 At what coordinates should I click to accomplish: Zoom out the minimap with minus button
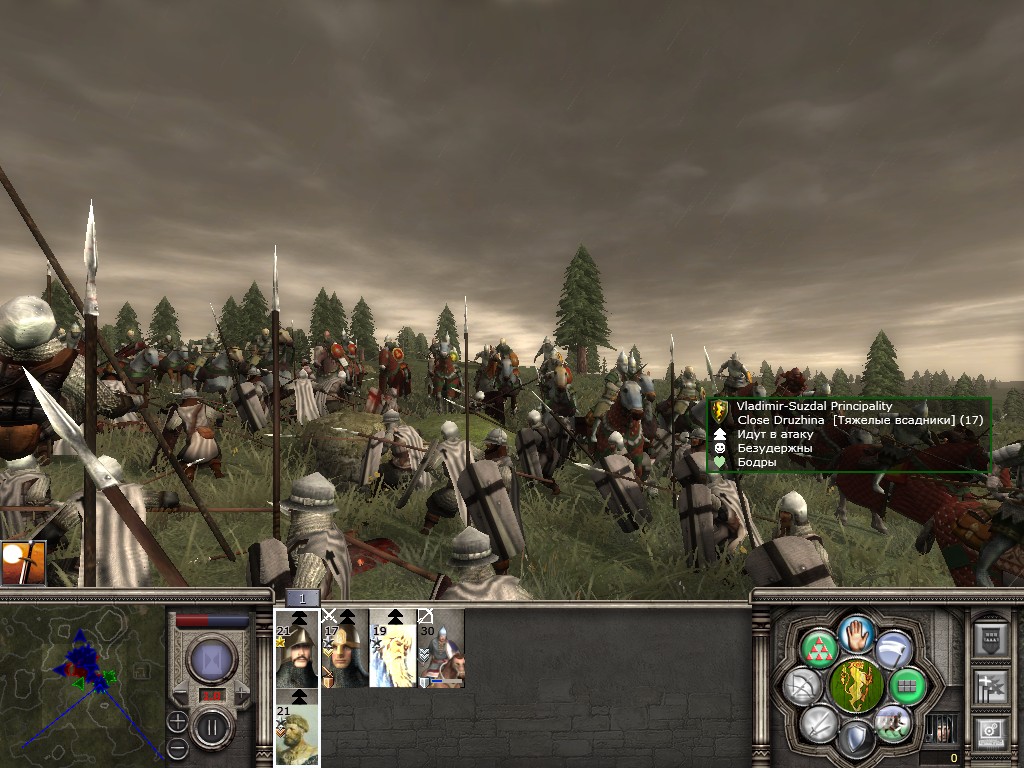coord(177,747)
